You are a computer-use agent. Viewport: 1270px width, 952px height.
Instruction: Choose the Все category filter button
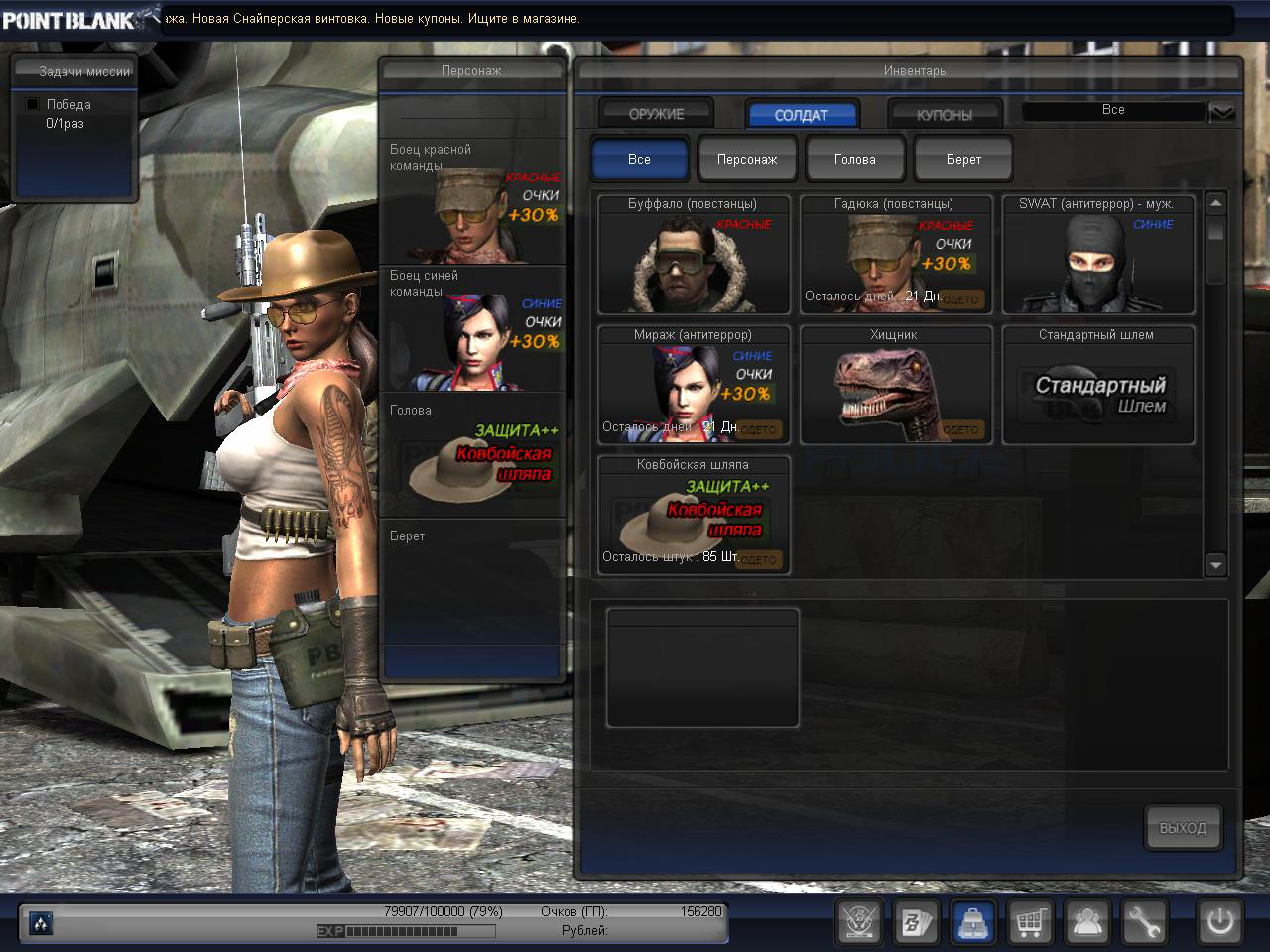tap(639, 159)
